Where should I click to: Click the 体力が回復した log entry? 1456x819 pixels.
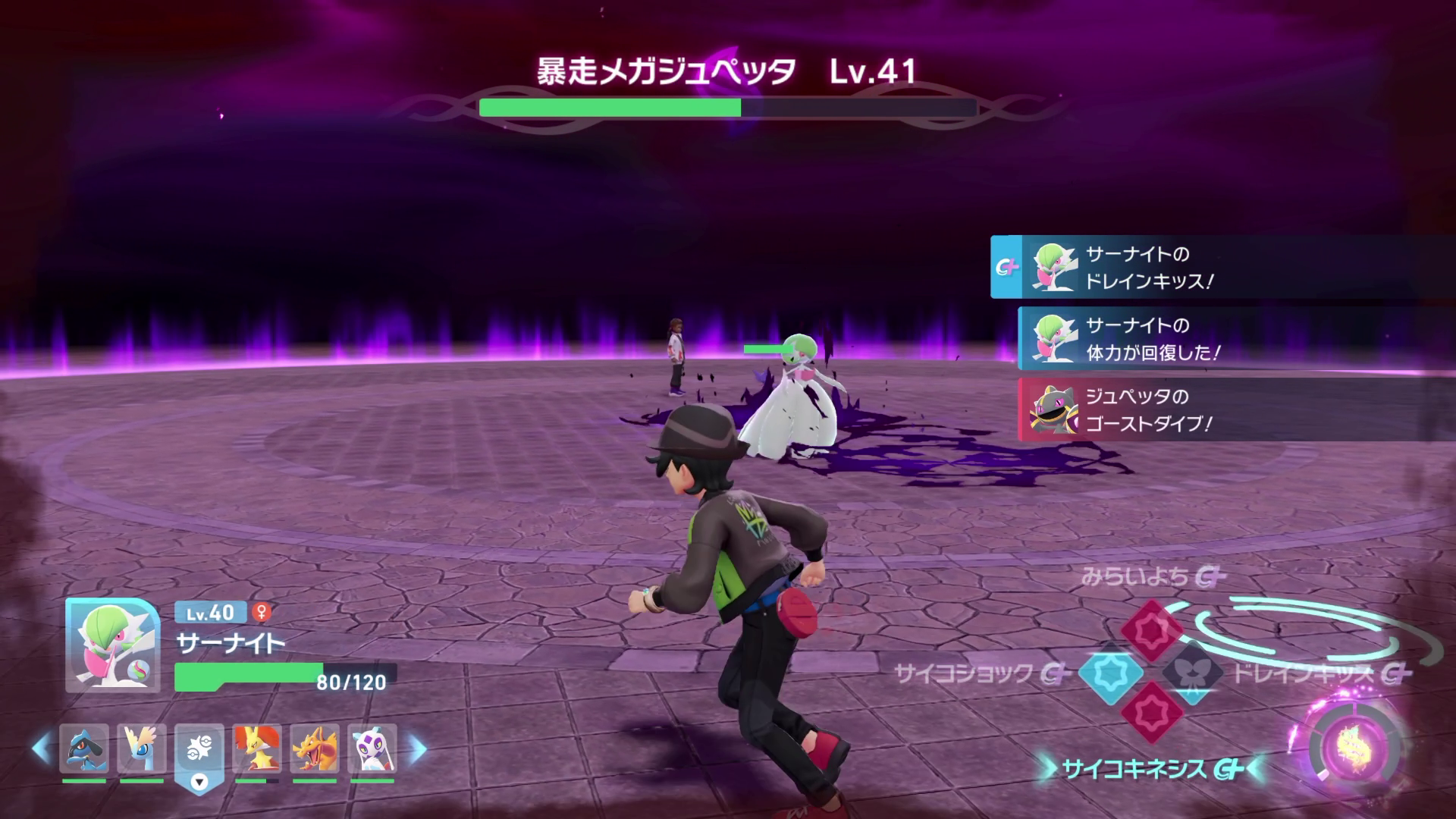(1236, 338)
